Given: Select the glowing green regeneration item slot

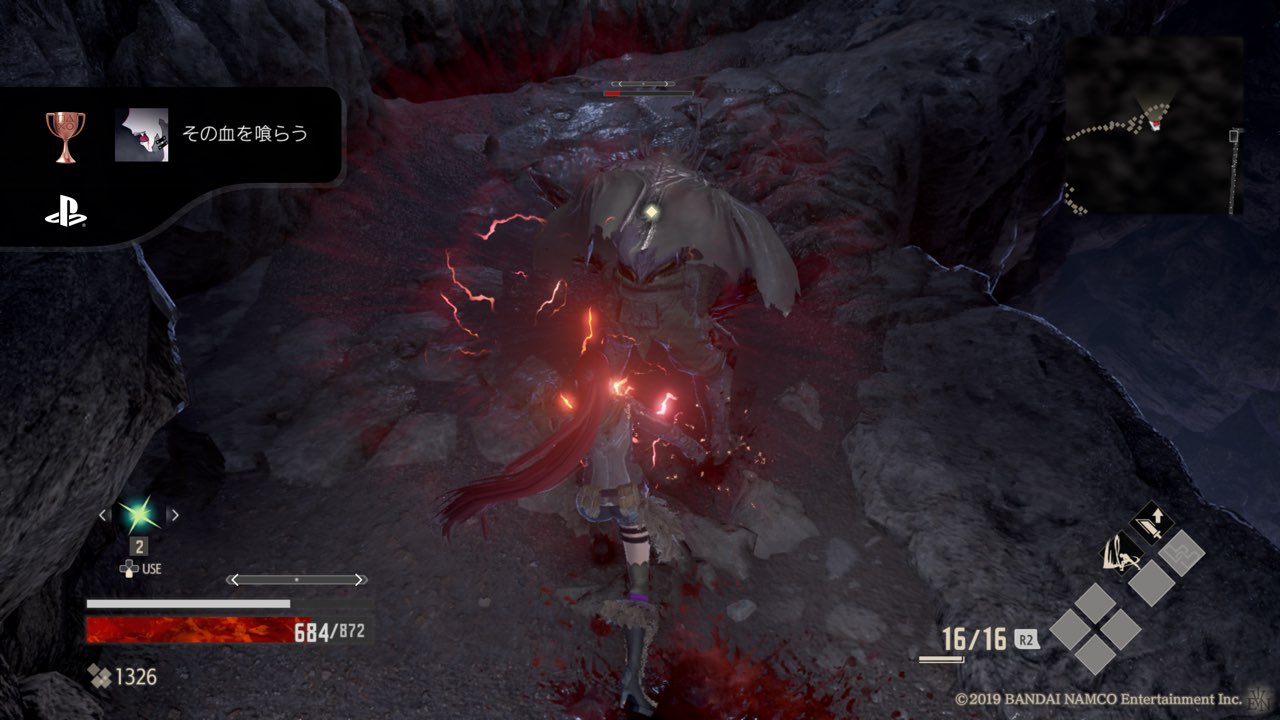Looking at the screenshot, I should (x=138, y=515).
